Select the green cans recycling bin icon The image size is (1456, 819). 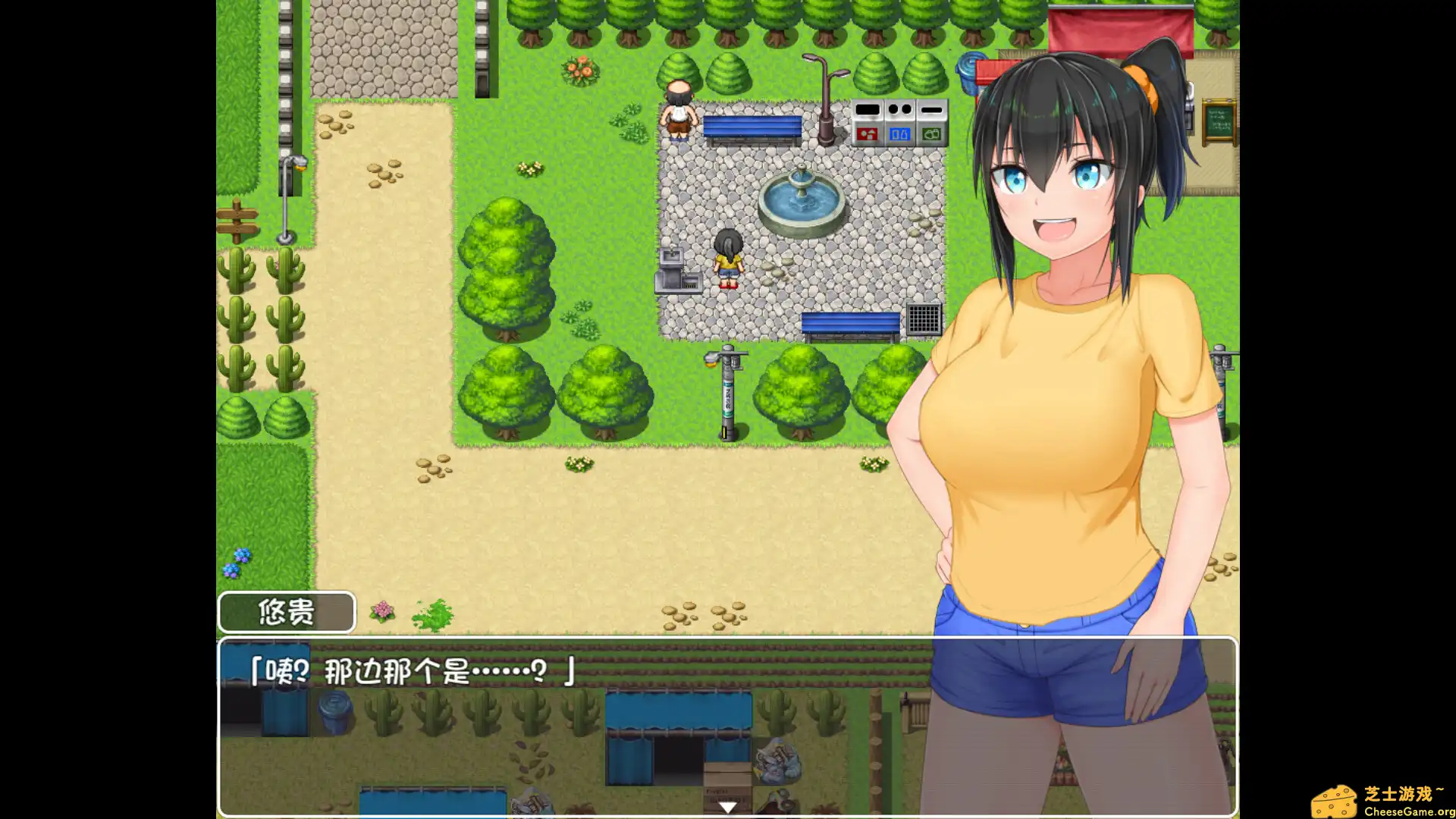tap(930, 133)
